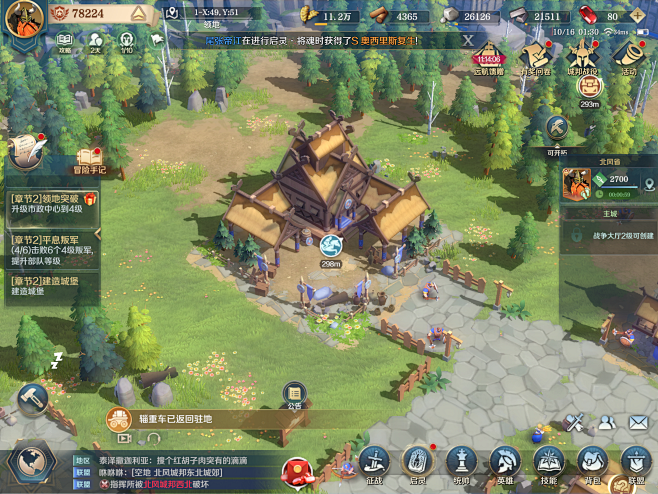658x494 pixels.
Task: Open the 英雄 heroes menu
Action: tap(504, 463)
